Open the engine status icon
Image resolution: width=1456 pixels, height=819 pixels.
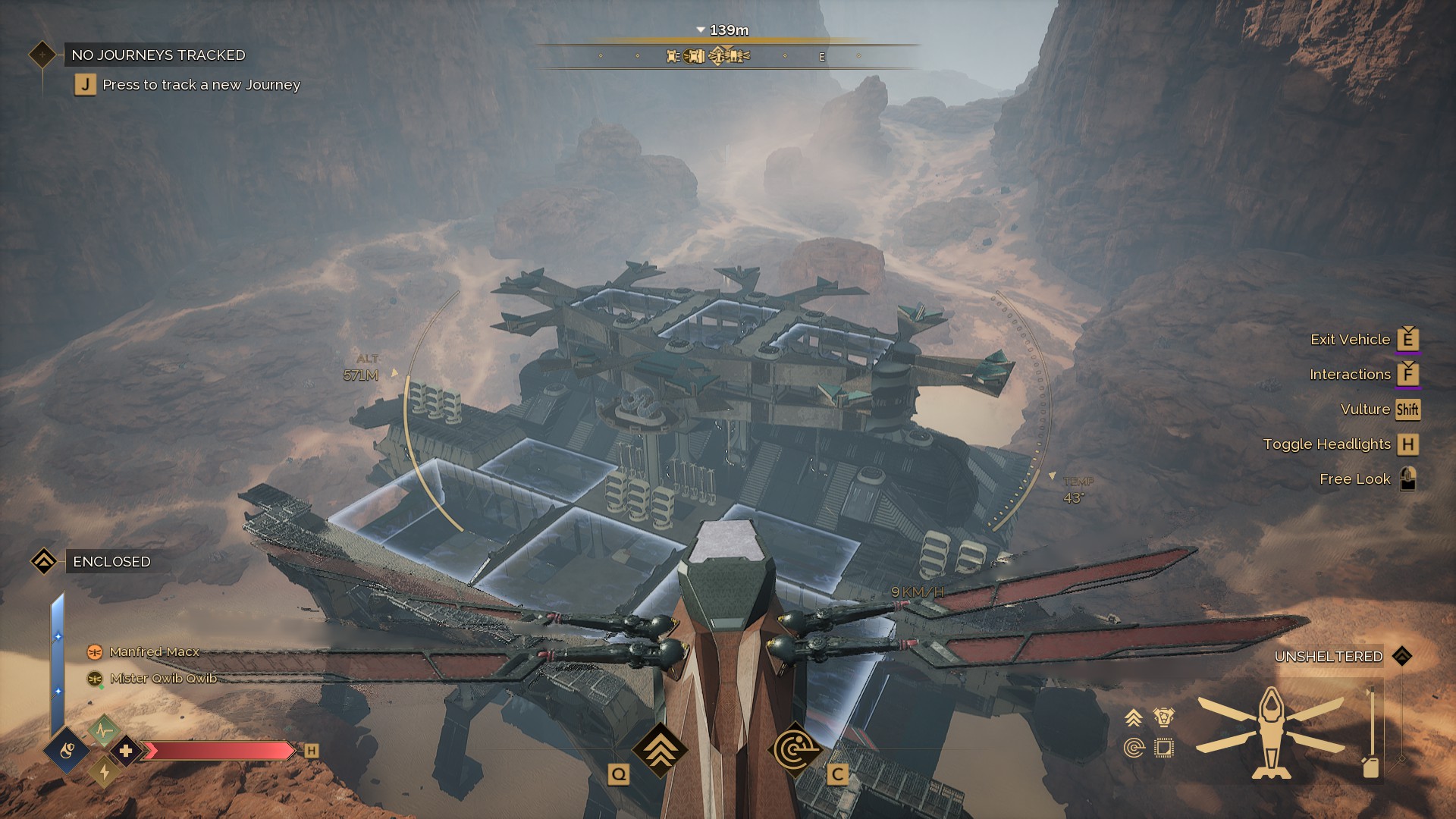(1164, 717)
